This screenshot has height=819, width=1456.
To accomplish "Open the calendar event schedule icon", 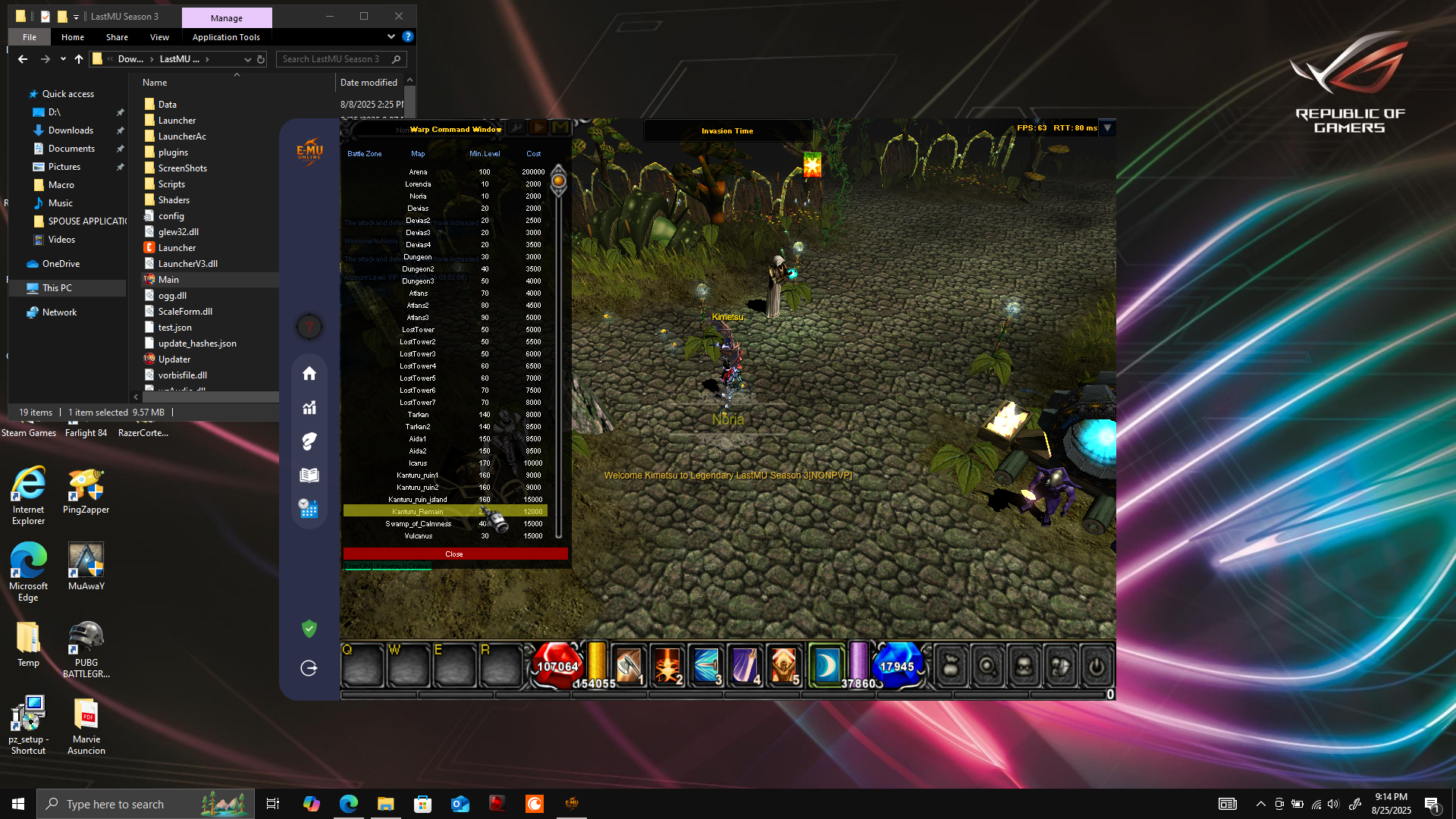I will point(309,509).
